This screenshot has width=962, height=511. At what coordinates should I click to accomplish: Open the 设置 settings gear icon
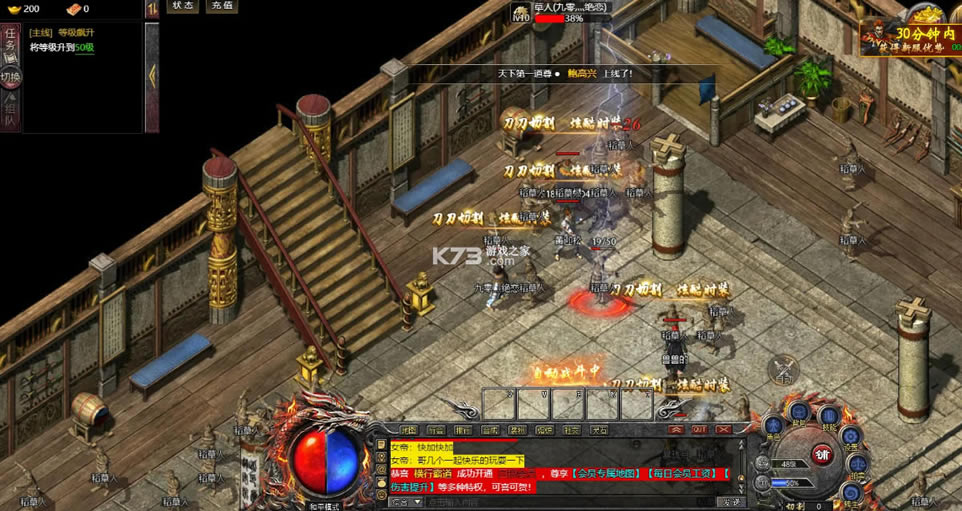pos(850,436)
